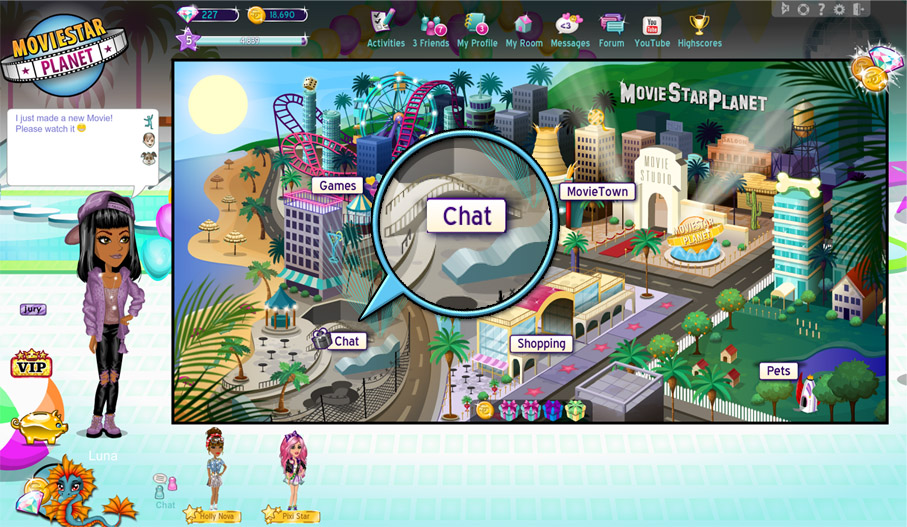Visit the Pets area
Screen dimensions: 907x527
[x=778, y=371]
